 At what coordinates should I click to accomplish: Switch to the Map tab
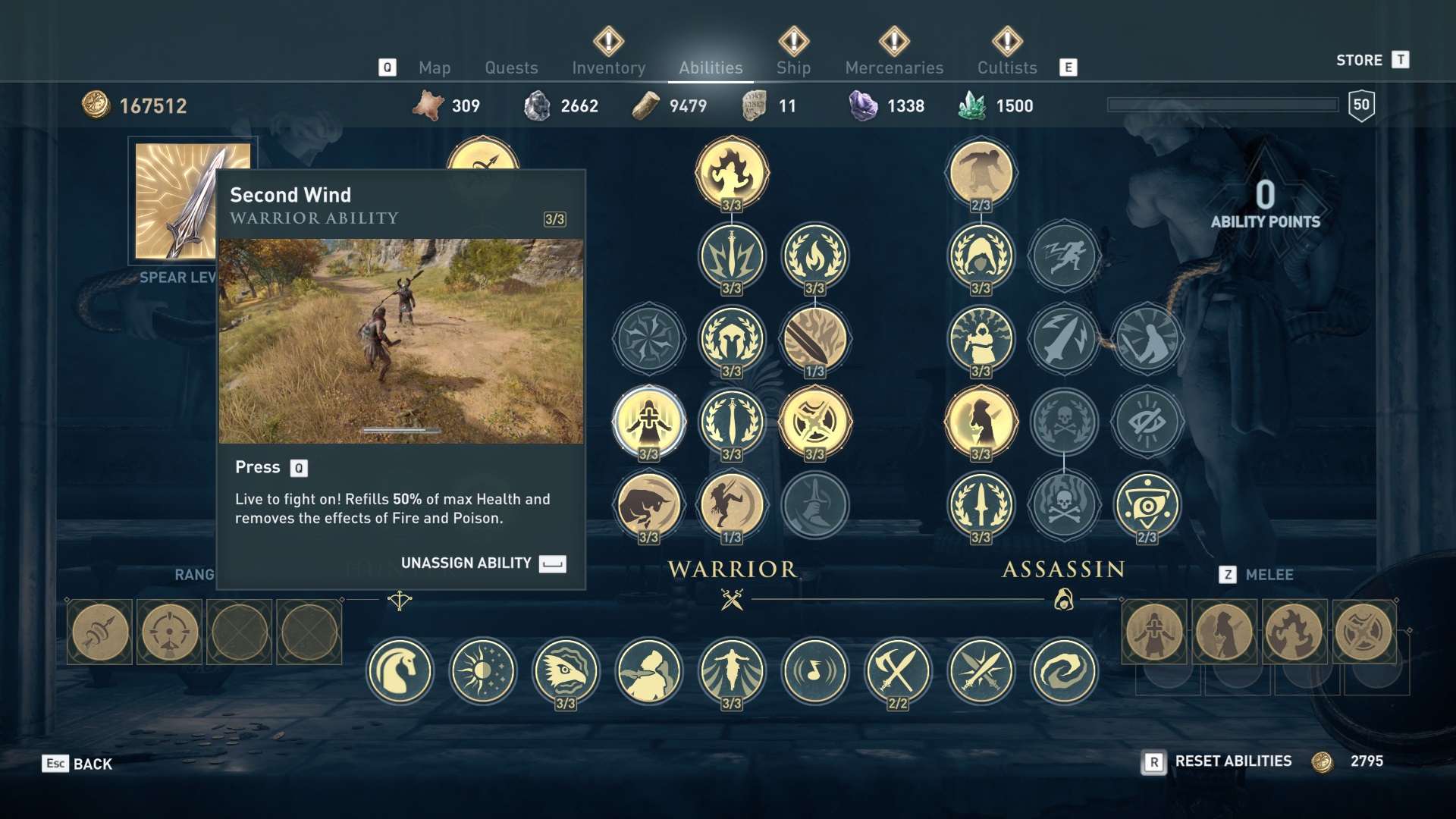pos(435,67)
